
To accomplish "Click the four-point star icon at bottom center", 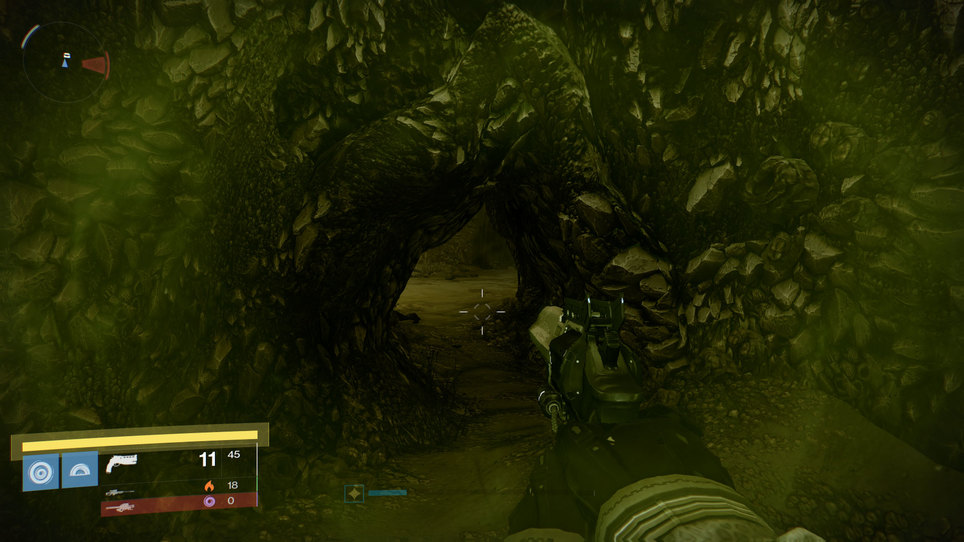I will [354, 493].
